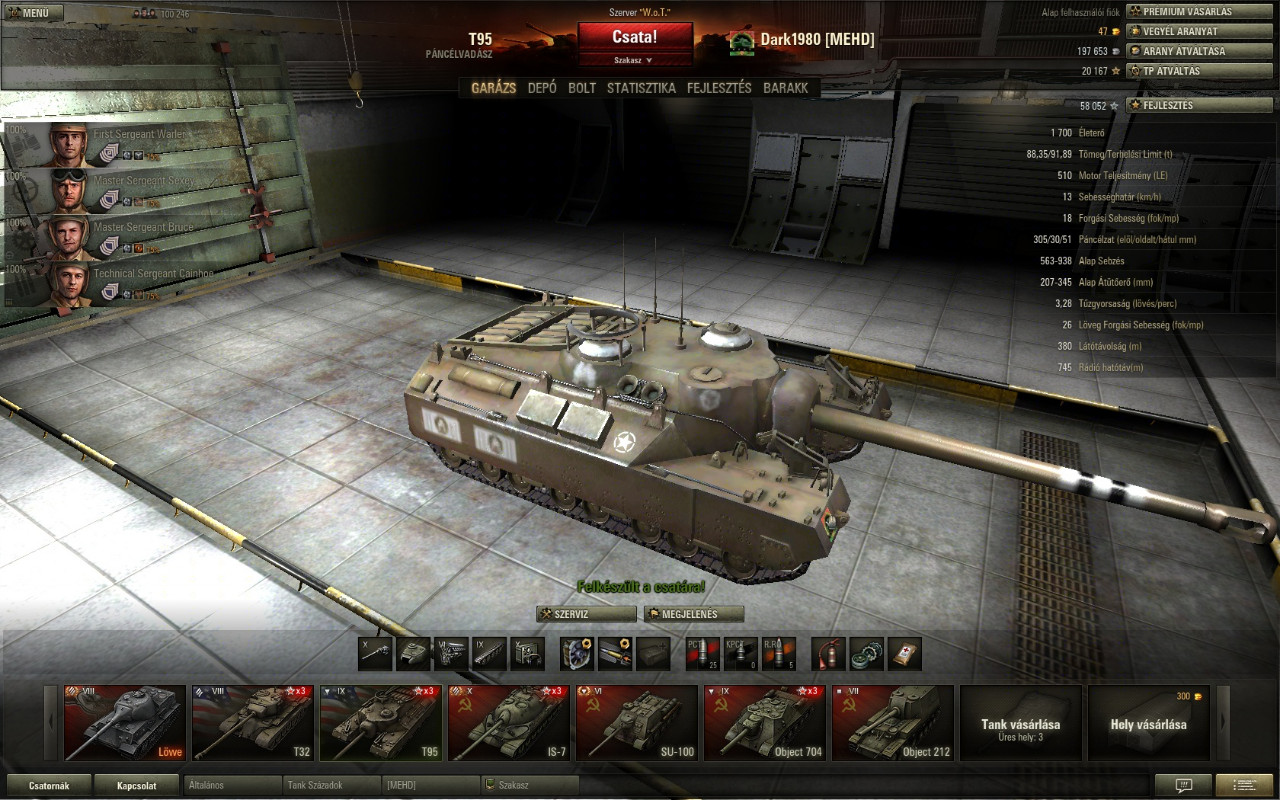Select the SU-100 tank

click(637, 722)
